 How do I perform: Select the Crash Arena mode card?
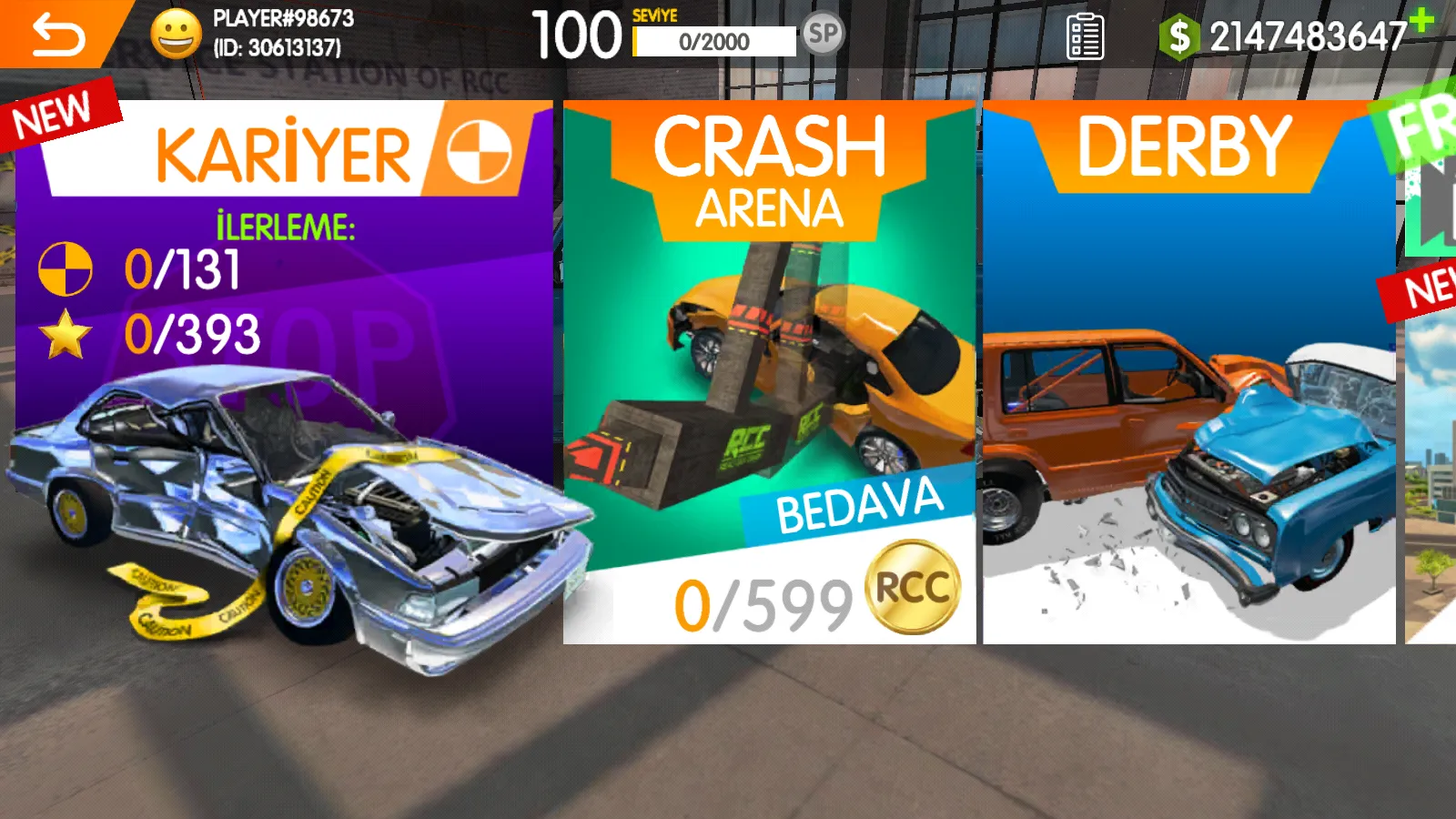point(769,373)
